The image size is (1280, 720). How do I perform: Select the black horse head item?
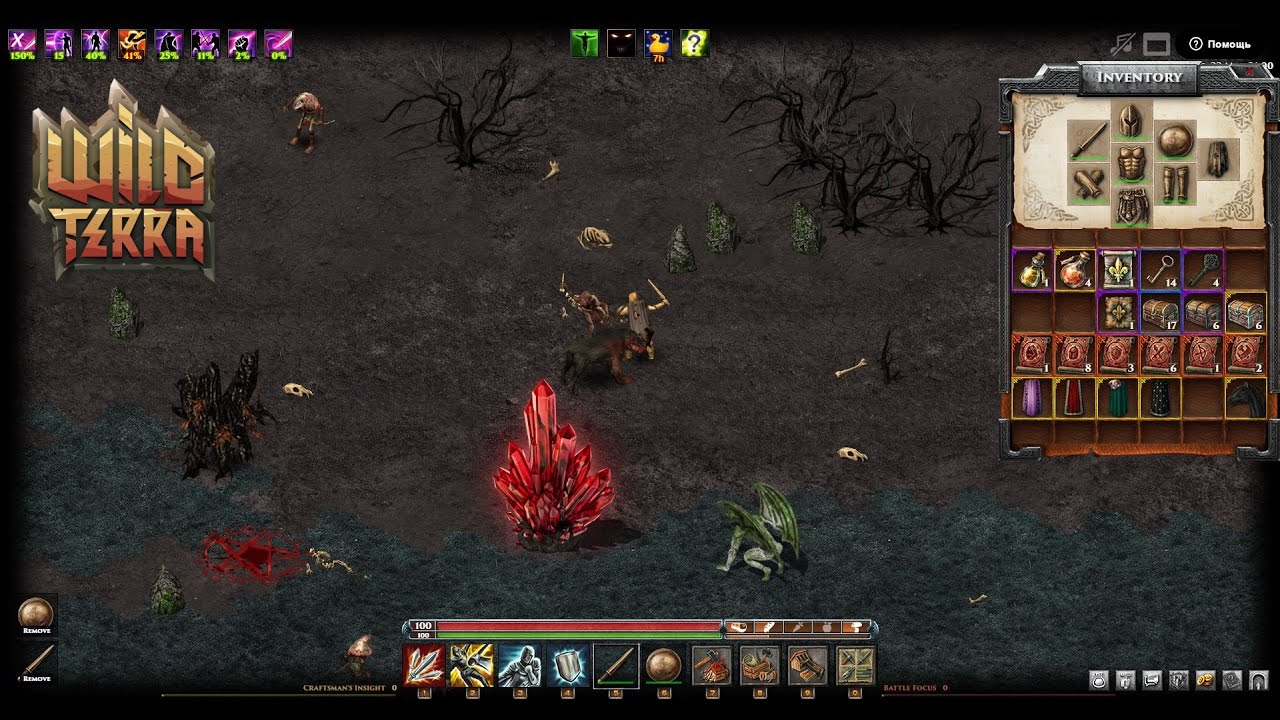coord(1246,398)
